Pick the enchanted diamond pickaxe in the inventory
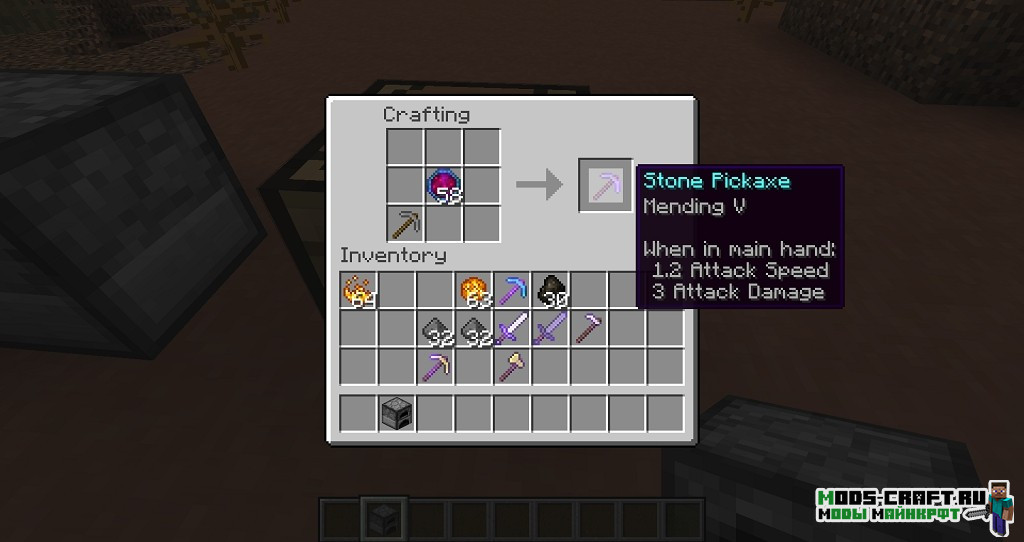This screenshot has height=542, width=1024. point(512,291)
